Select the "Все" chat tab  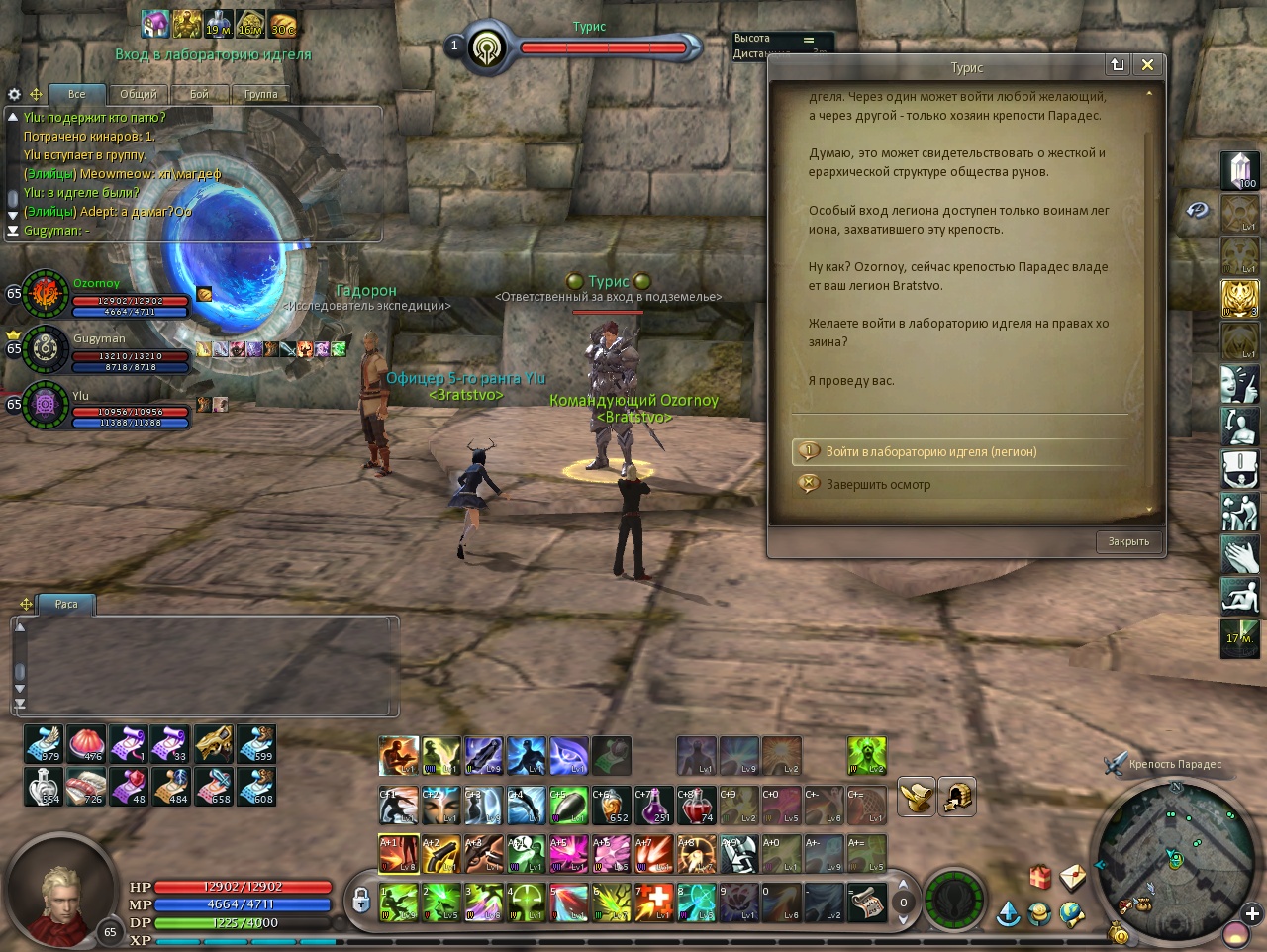pyautogui.click(x=76, y=94)
